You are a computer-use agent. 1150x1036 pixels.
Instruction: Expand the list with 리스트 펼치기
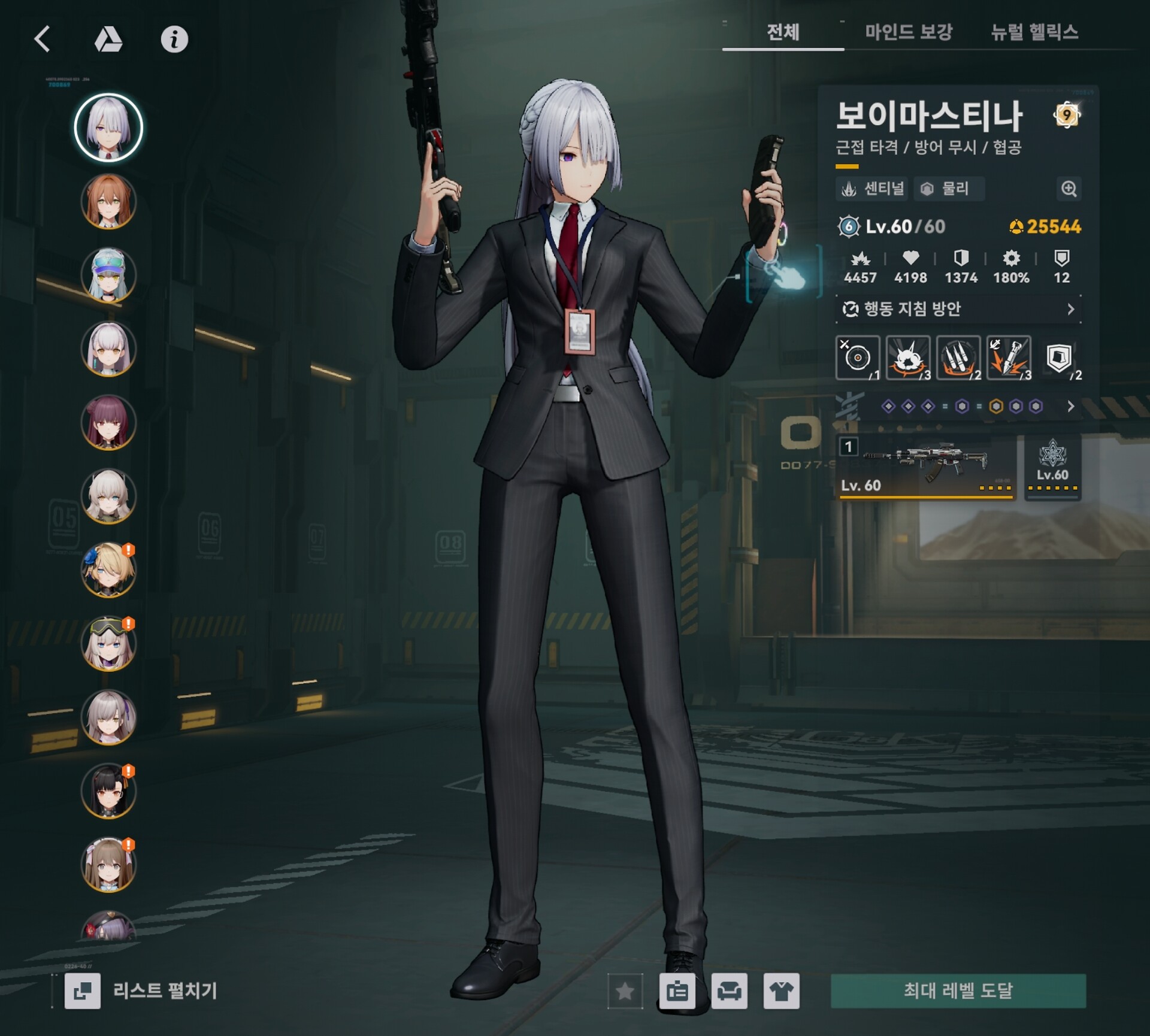pos(143,991)
